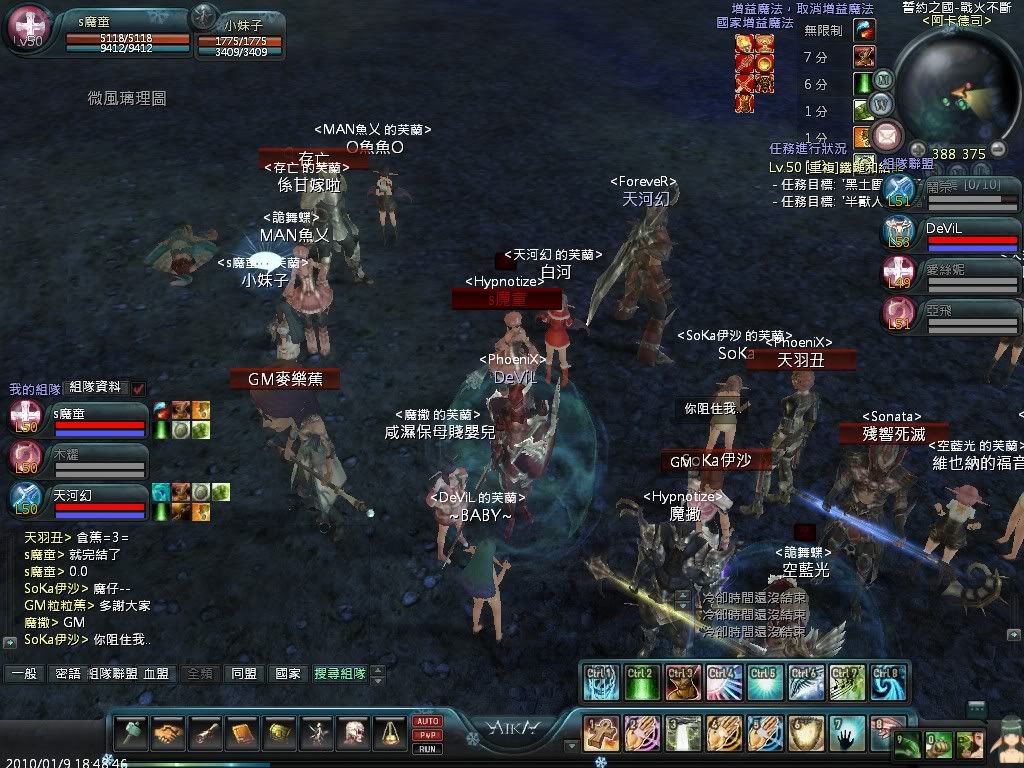The height and width of the screenshot is (768, 1024).
Task: Toggle the RUN button
Action: pos(427,747)
